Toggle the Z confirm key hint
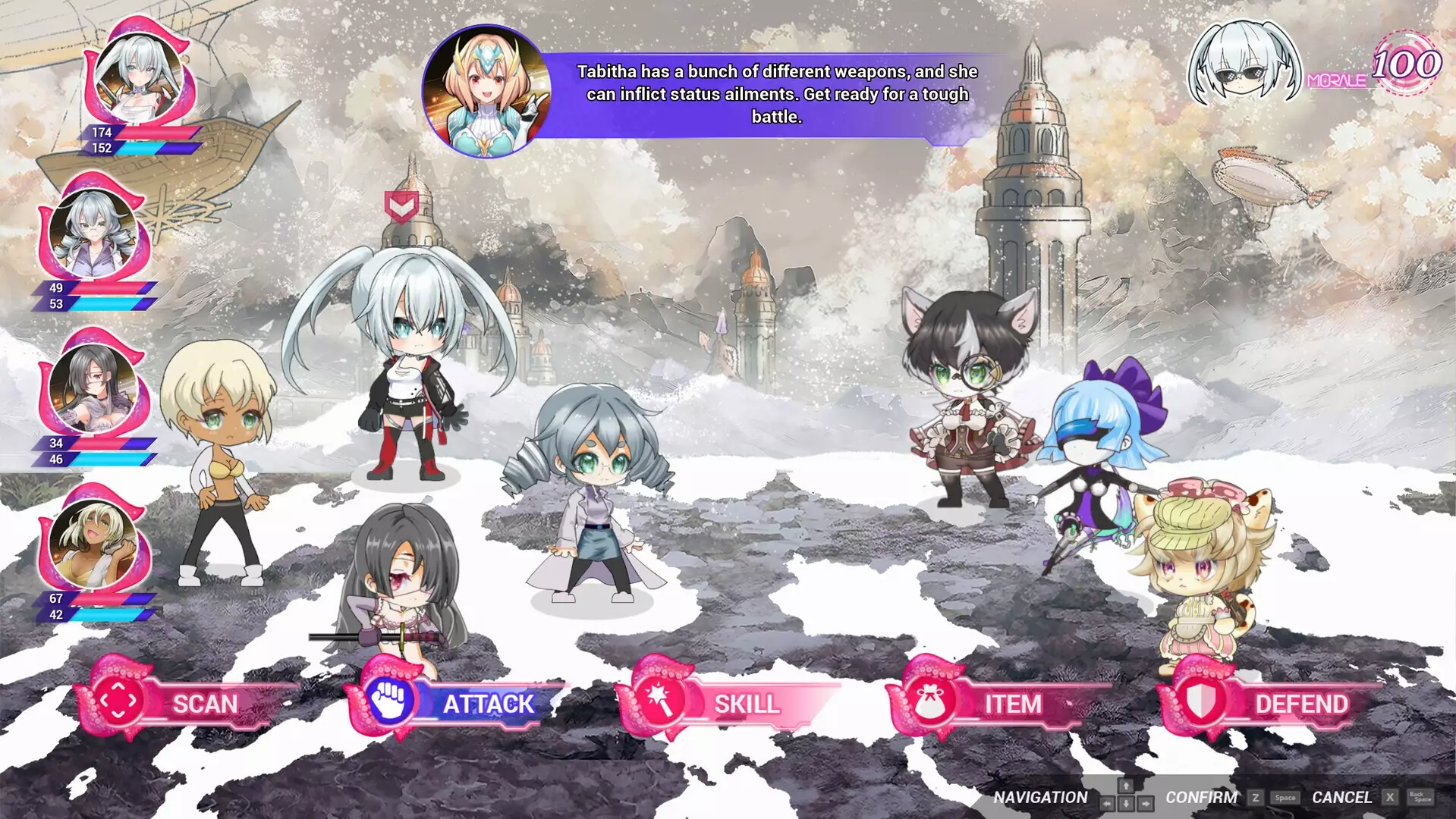This screenshot has height=819, width=1456. point(1256,798)
